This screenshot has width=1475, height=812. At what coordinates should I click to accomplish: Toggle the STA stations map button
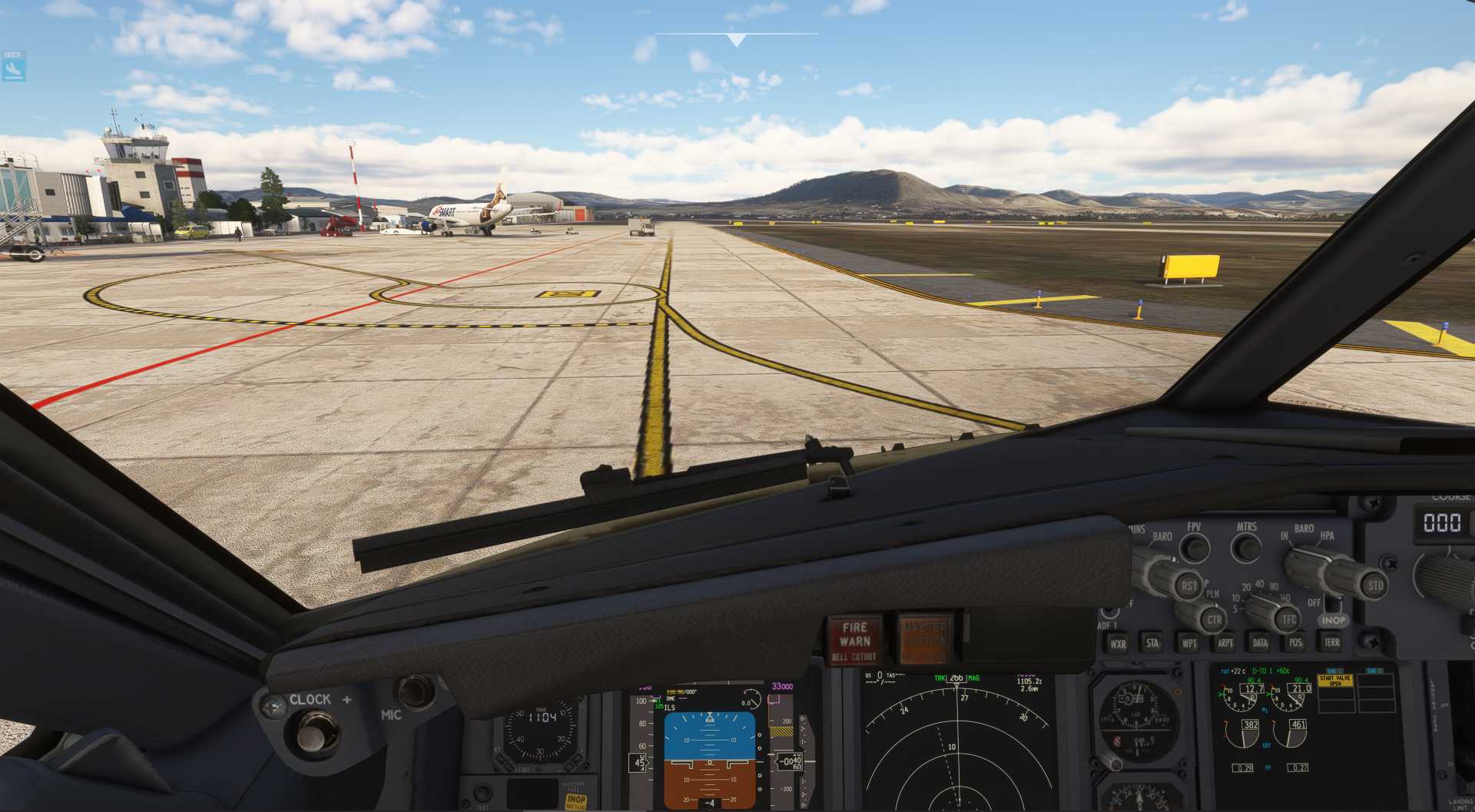(1152, 643)
